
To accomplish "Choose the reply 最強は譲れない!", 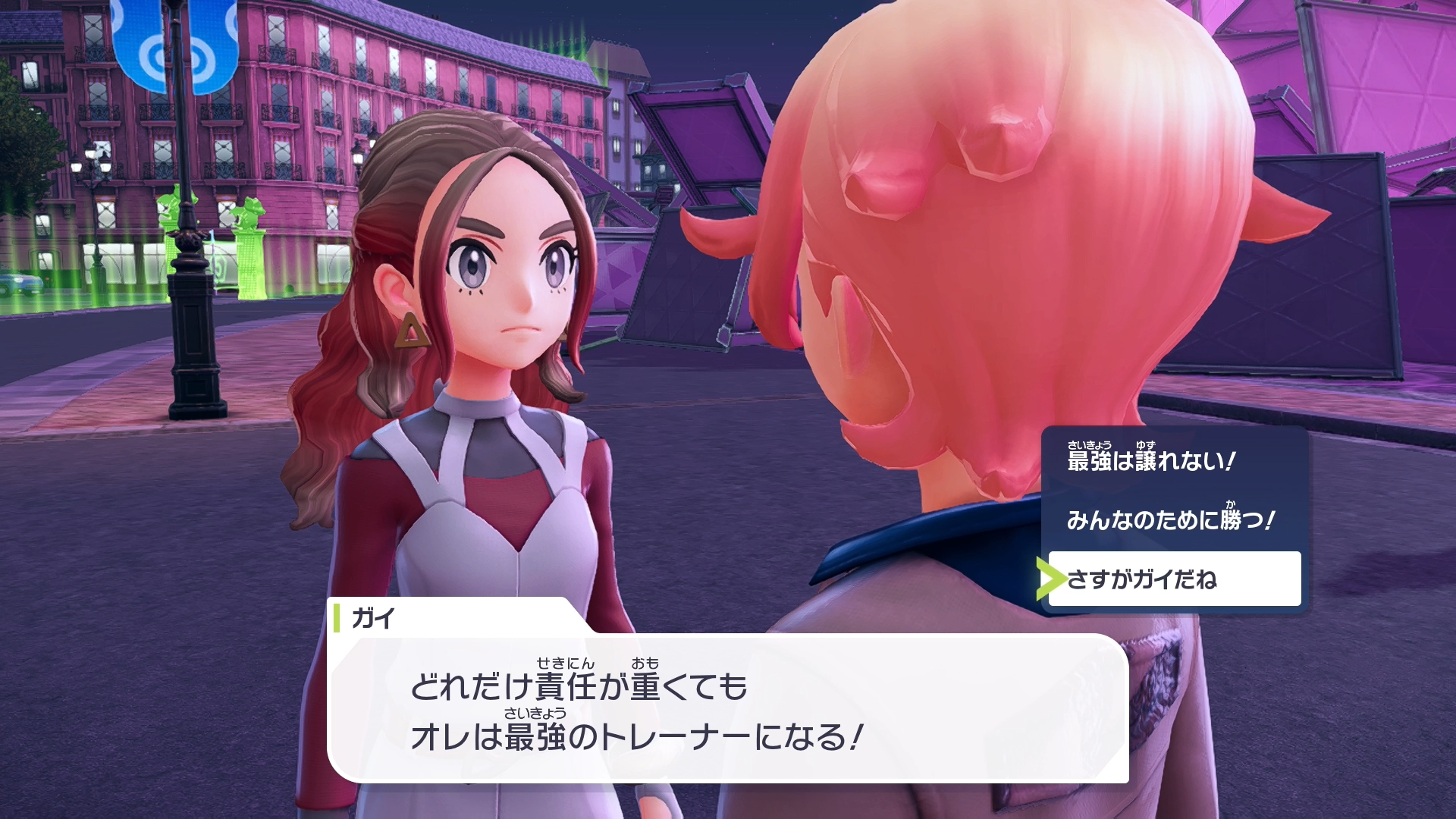I will [x=1151, y=460].
